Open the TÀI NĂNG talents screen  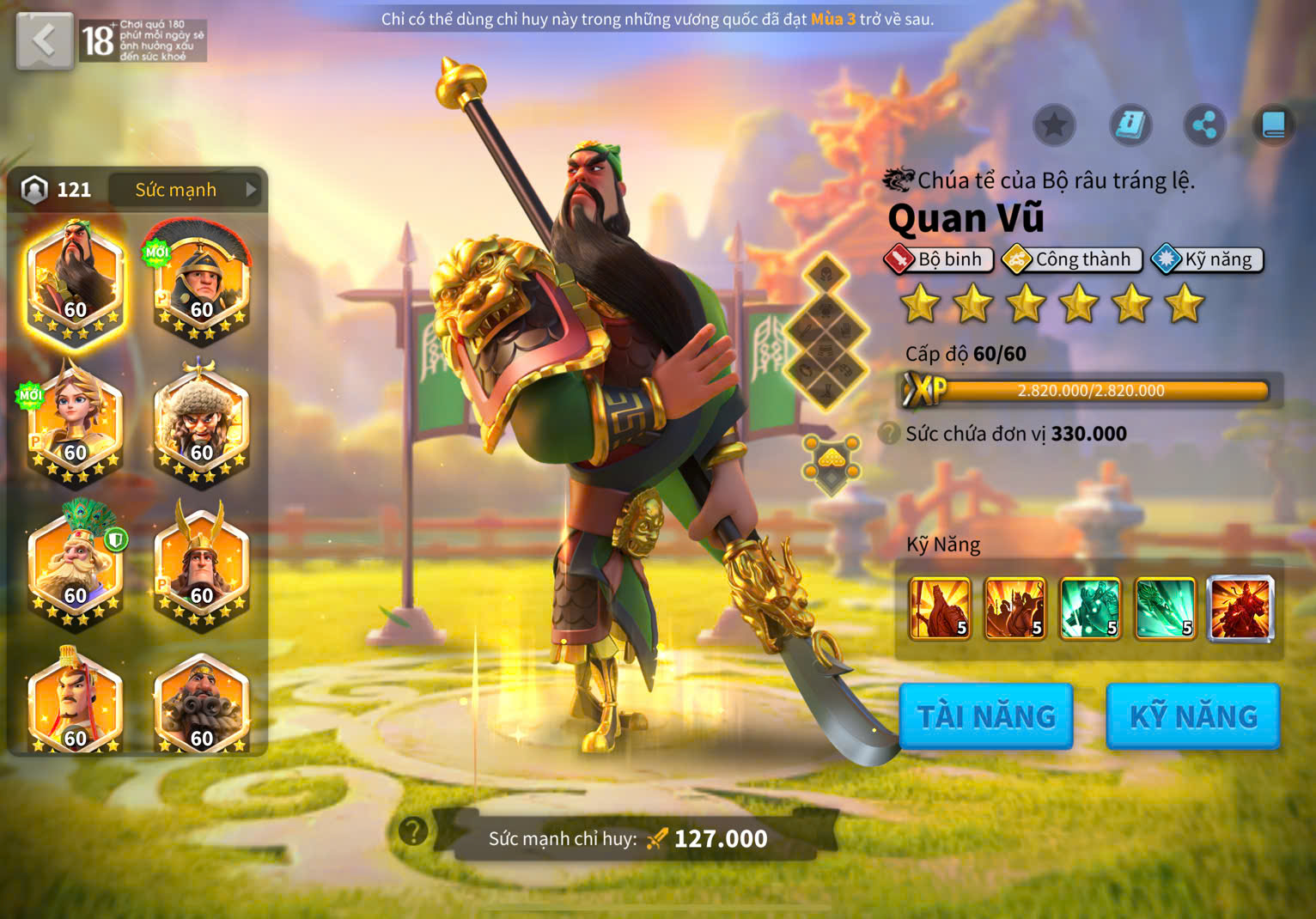pyautogui.click(x=986, y=716)
